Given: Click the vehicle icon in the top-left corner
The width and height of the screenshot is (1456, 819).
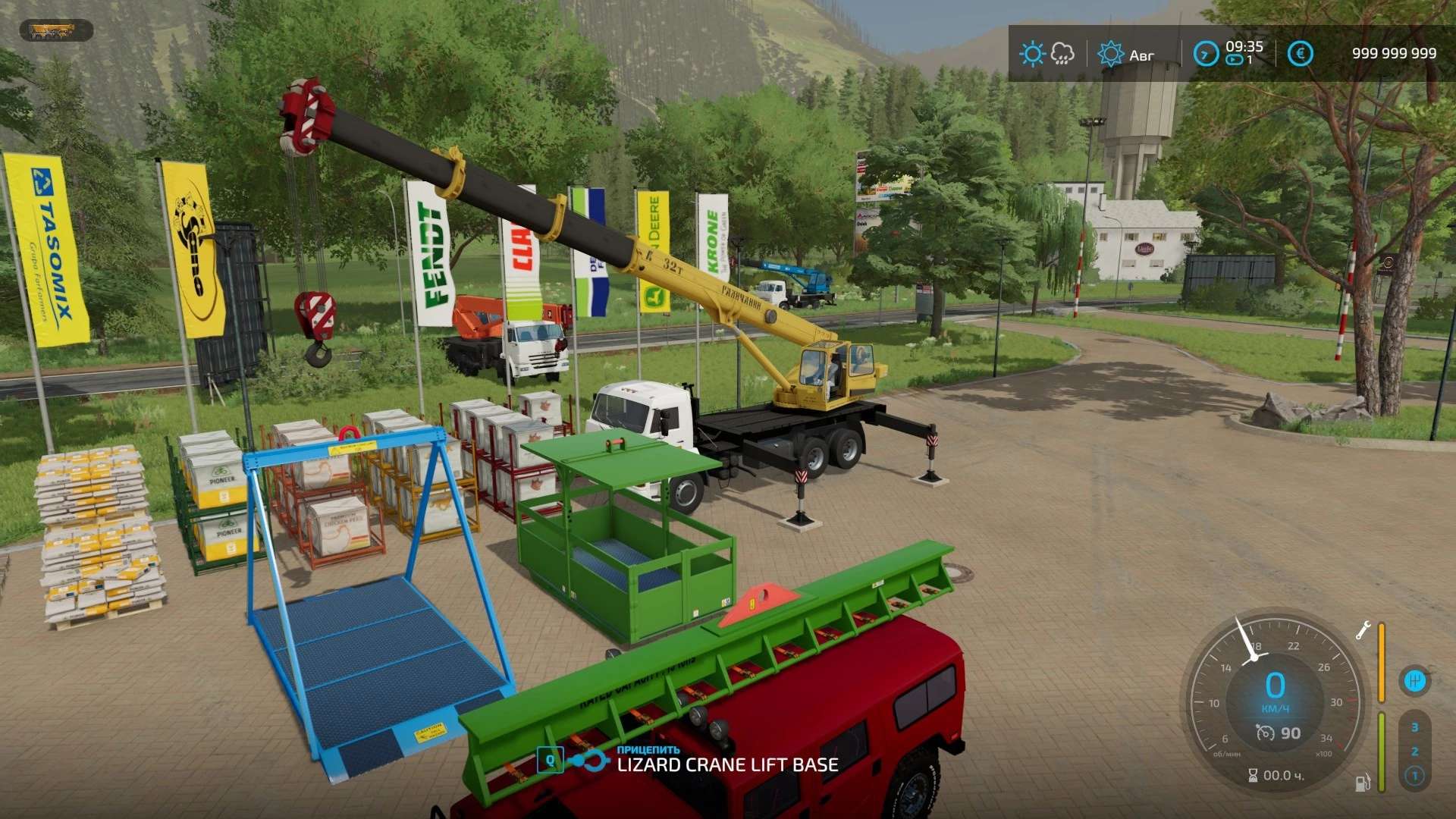Looking at the screenshot, I should [55, 31].
